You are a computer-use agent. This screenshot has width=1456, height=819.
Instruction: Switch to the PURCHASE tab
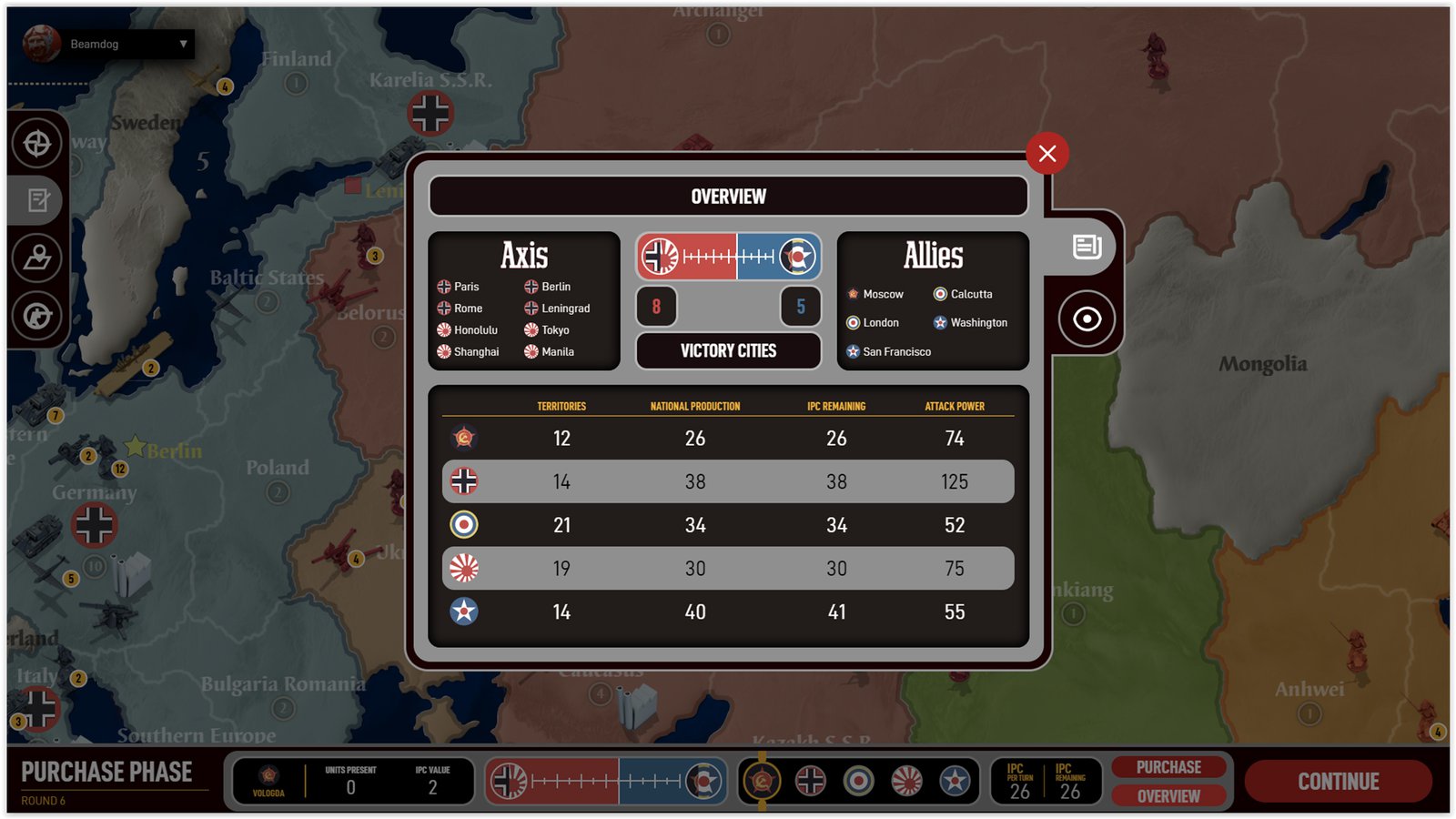point(1169,766)
